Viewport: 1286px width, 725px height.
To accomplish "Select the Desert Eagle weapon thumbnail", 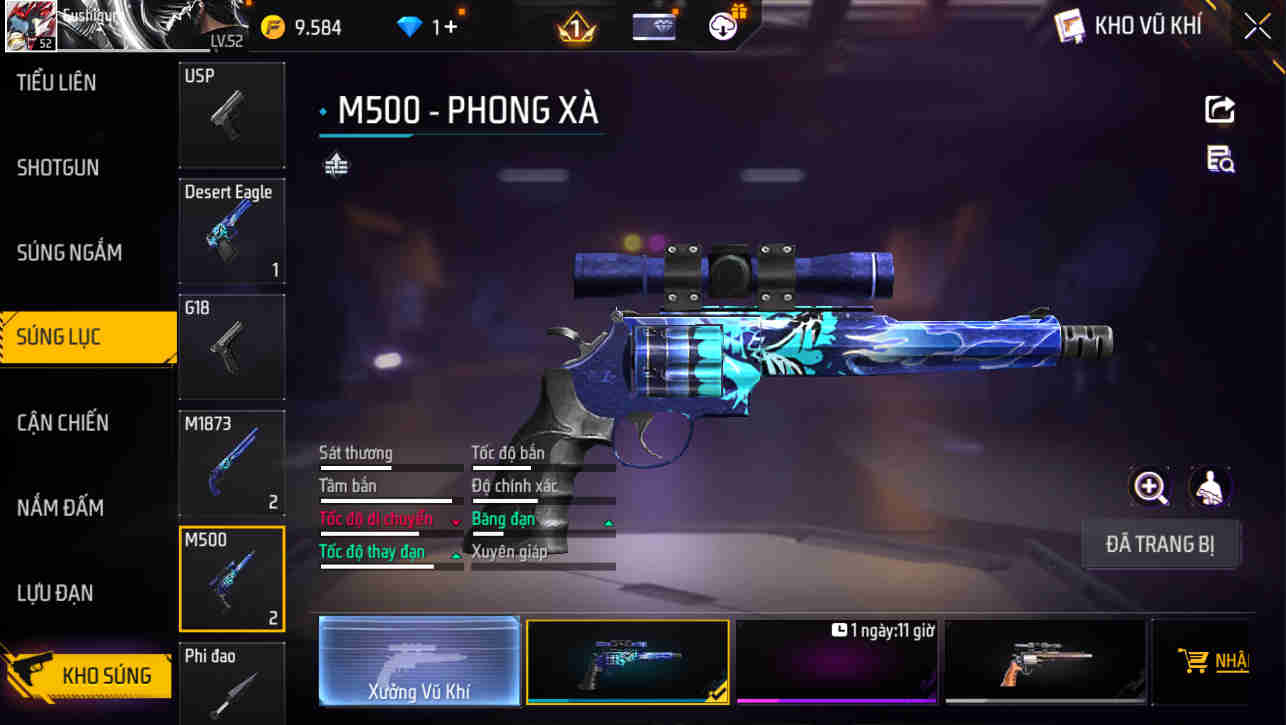I will (x=231, y=231).
